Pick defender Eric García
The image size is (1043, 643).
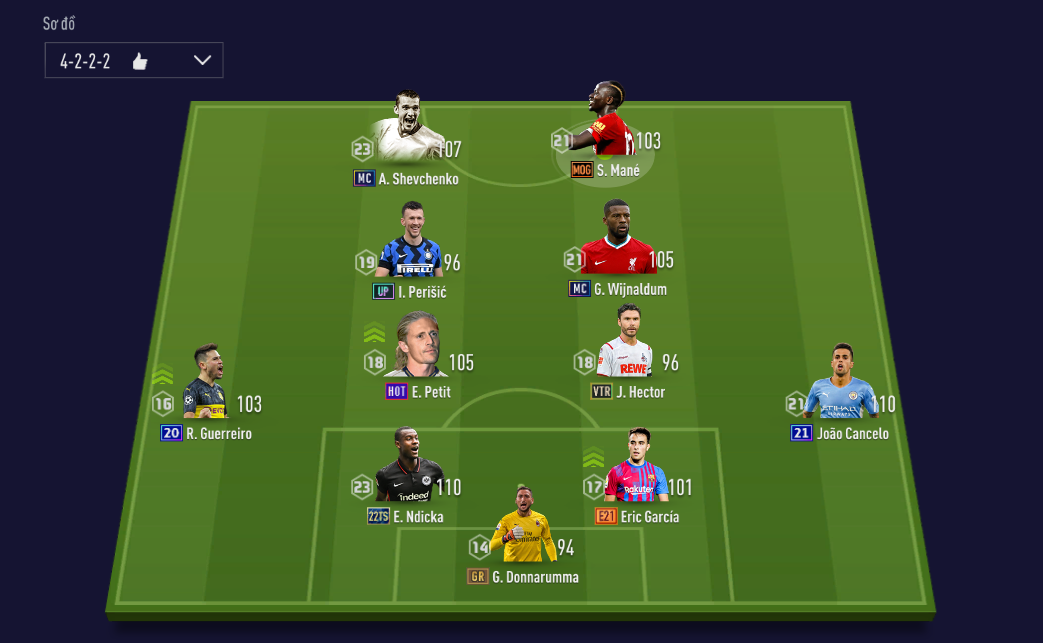coord(635,472)
